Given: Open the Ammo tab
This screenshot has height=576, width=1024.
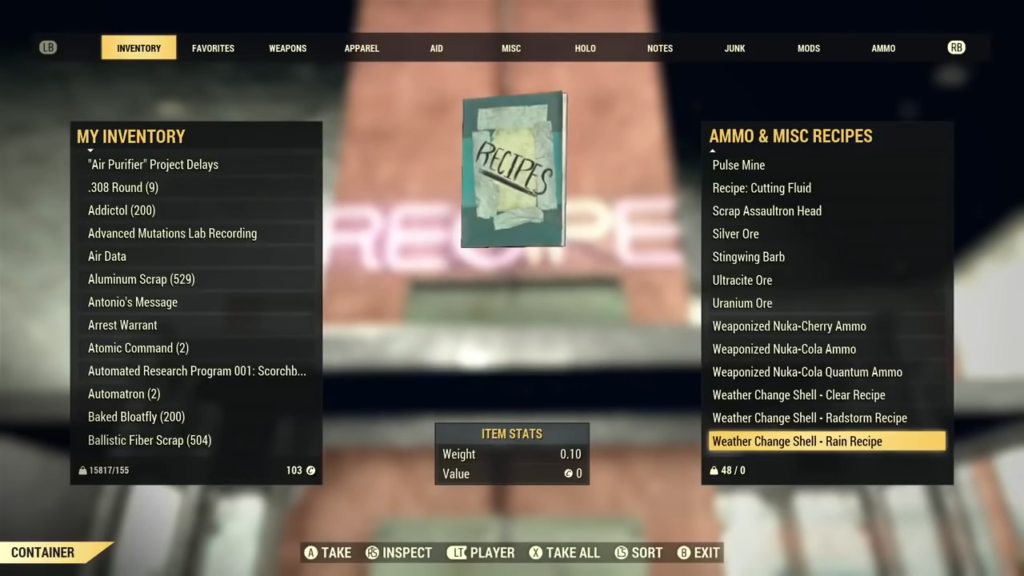Looking at the screenshot, I should [883, 48].
